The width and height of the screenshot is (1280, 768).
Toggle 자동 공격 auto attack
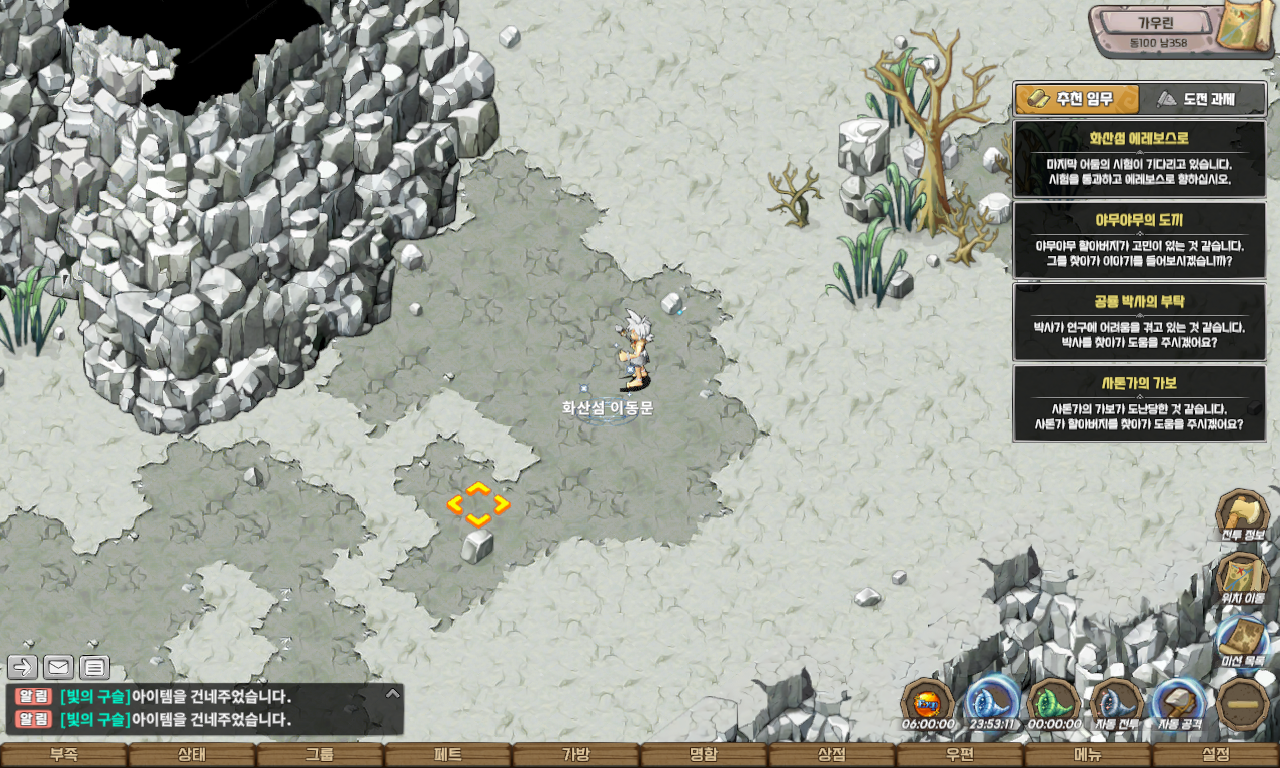coord(1180,703)
